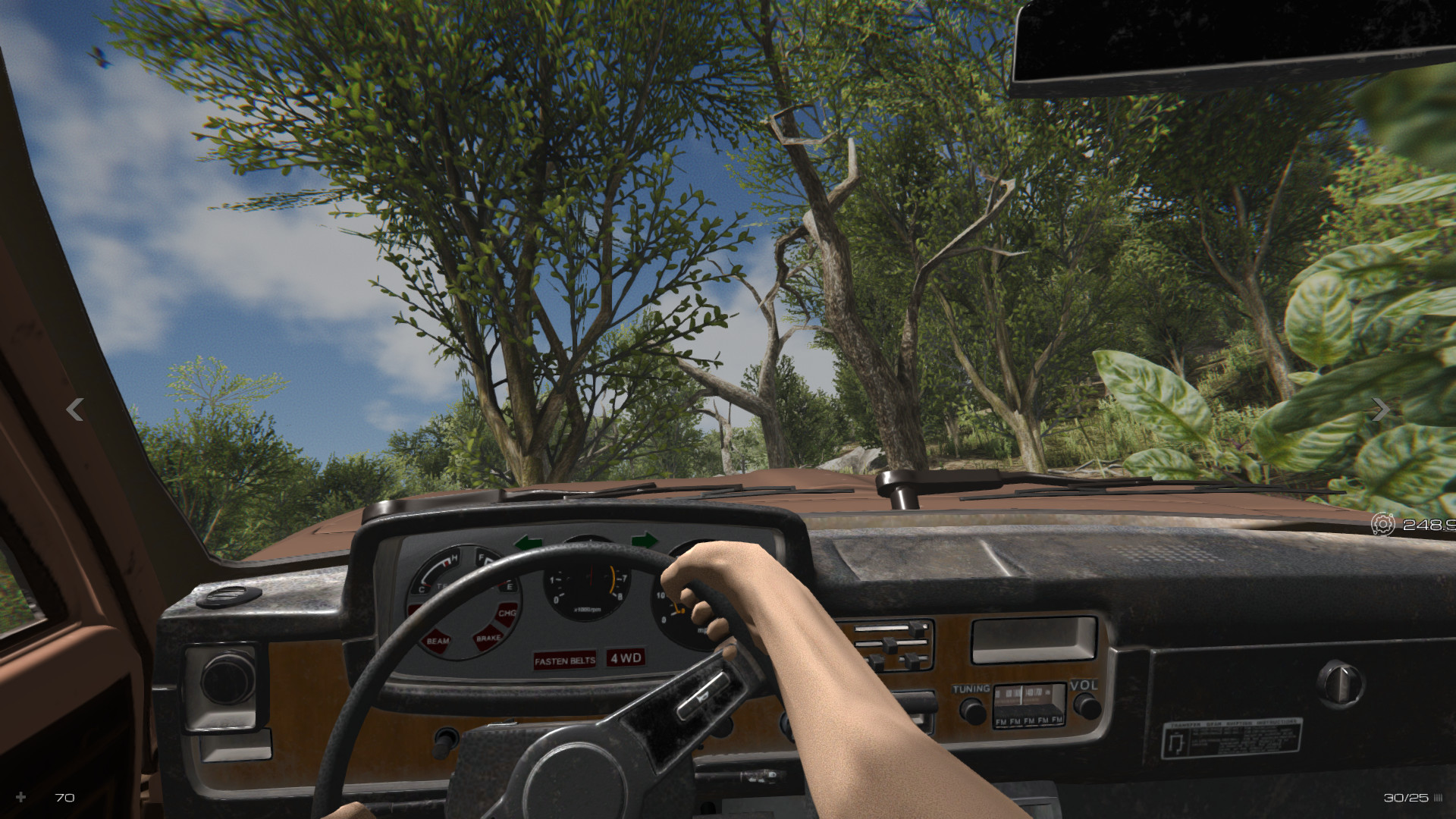The height and width of the screenshot is (819, 1456).
Task: Click the 4WD dashboard indicator
Action: pos(626,660)
